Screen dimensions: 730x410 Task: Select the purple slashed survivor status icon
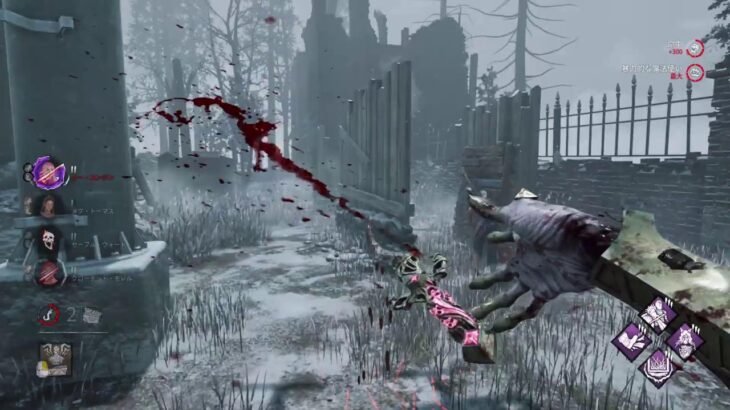click(x=46, y=173)
